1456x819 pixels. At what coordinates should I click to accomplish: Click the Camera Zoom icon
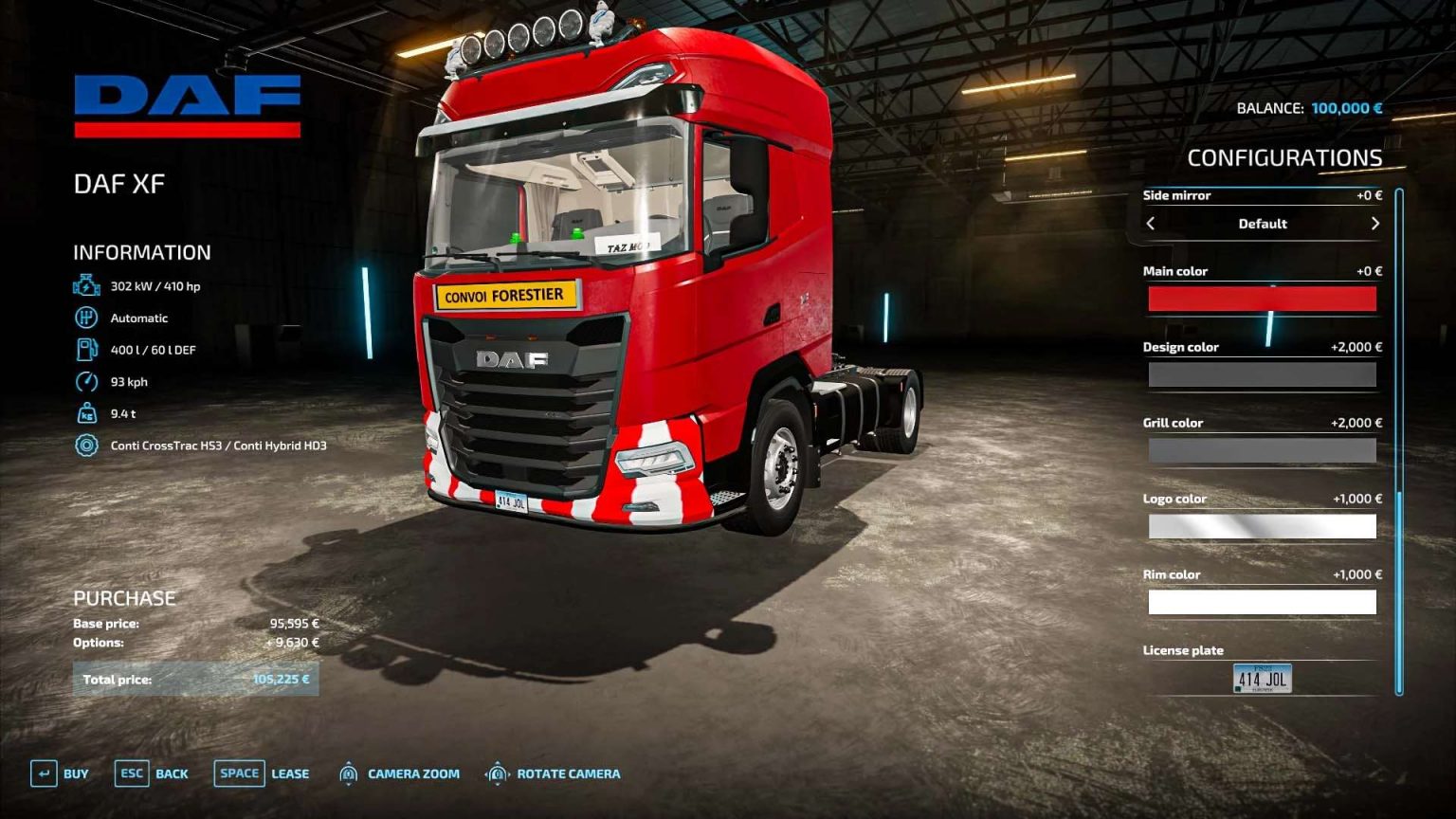348,773
